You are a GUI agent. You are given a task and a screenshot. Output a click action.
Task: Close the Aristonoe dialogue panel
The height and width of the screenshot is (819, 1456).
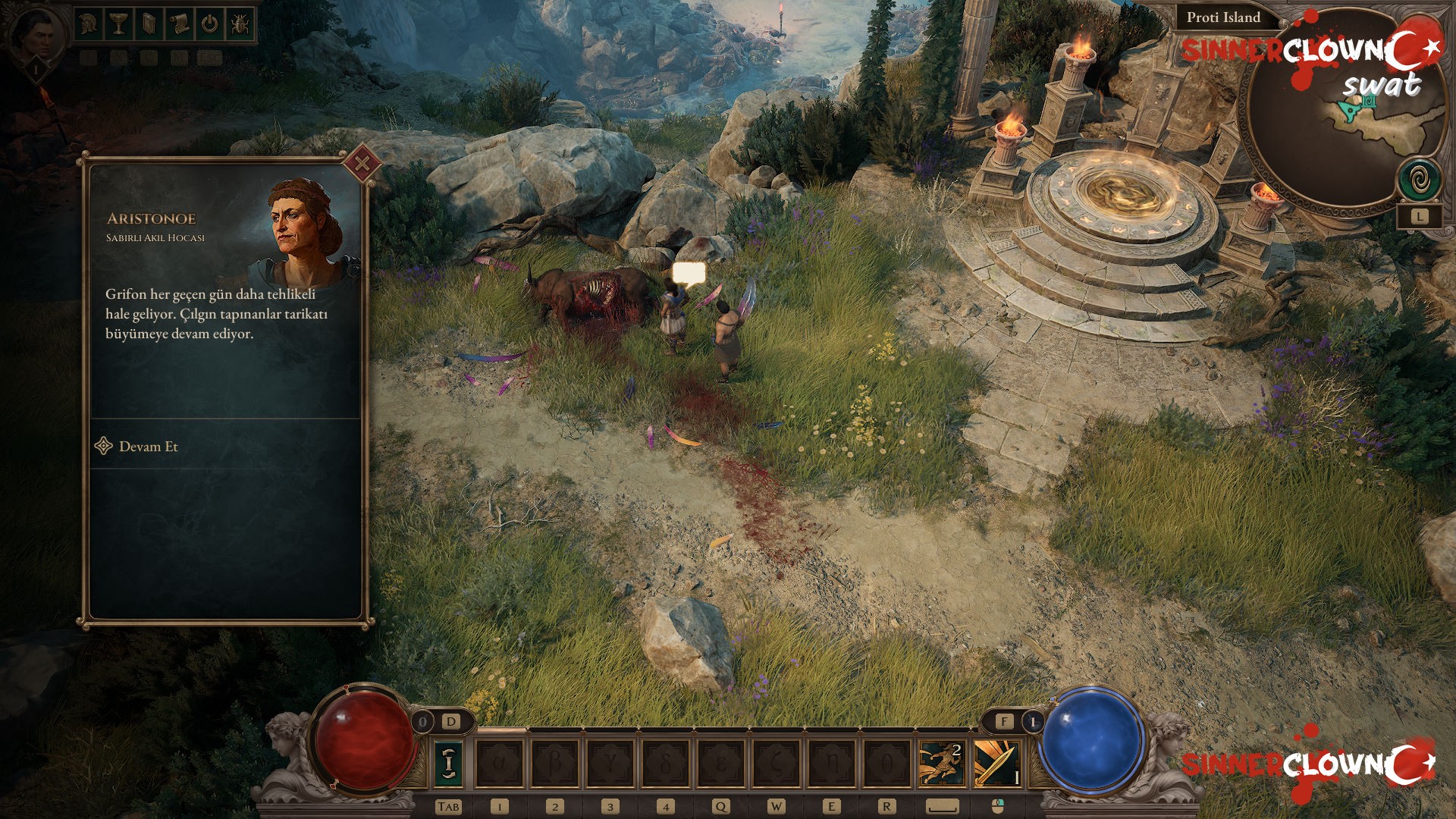pyautogui.click(x=362, y=163)
